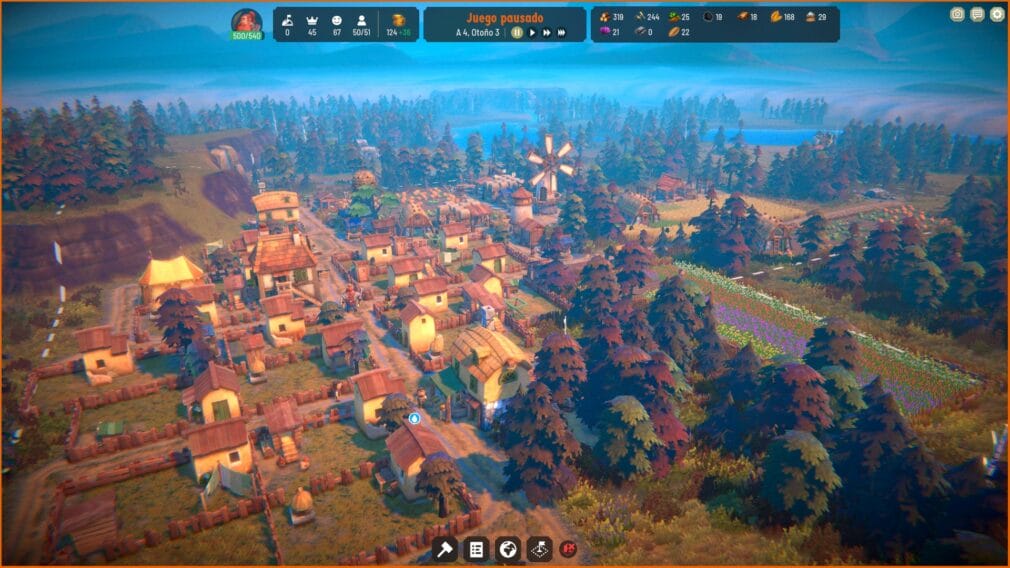Set game to triple fast-forward speed
This screenshot has width=1010, height=568.
click(562, 32)
